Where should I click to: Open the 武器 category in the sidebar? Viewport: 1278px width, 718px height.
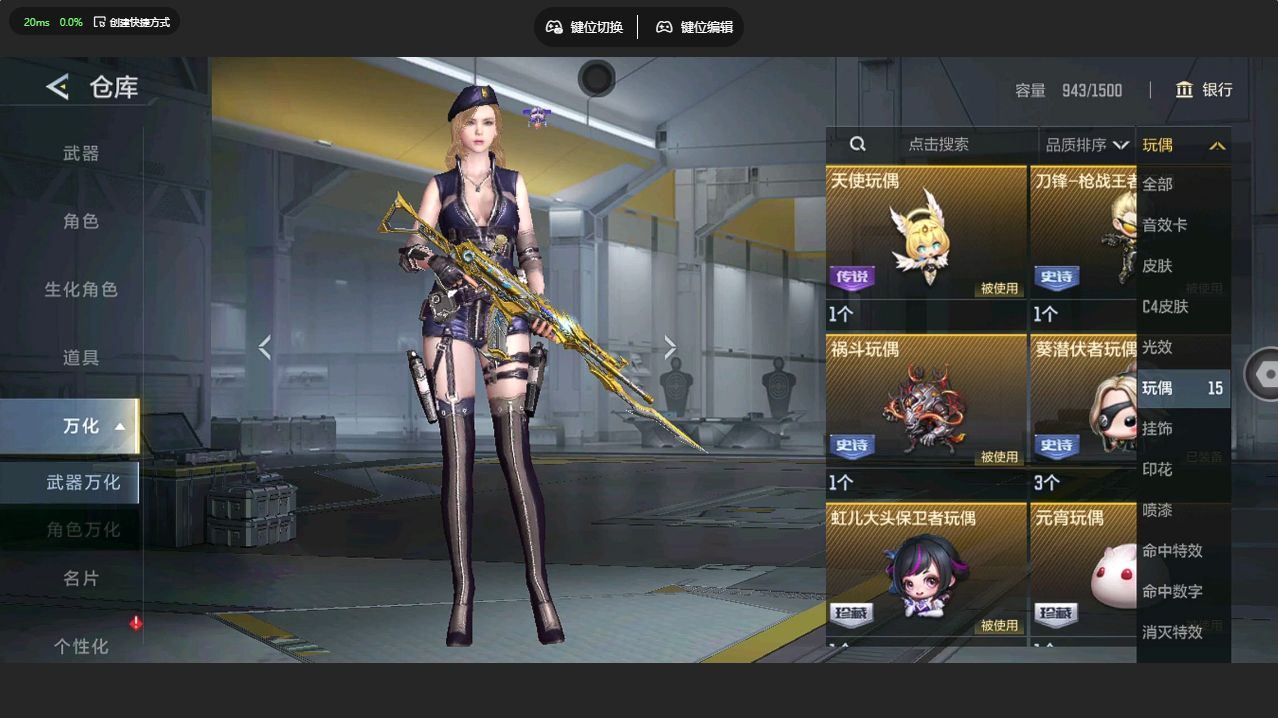(81, 153)
